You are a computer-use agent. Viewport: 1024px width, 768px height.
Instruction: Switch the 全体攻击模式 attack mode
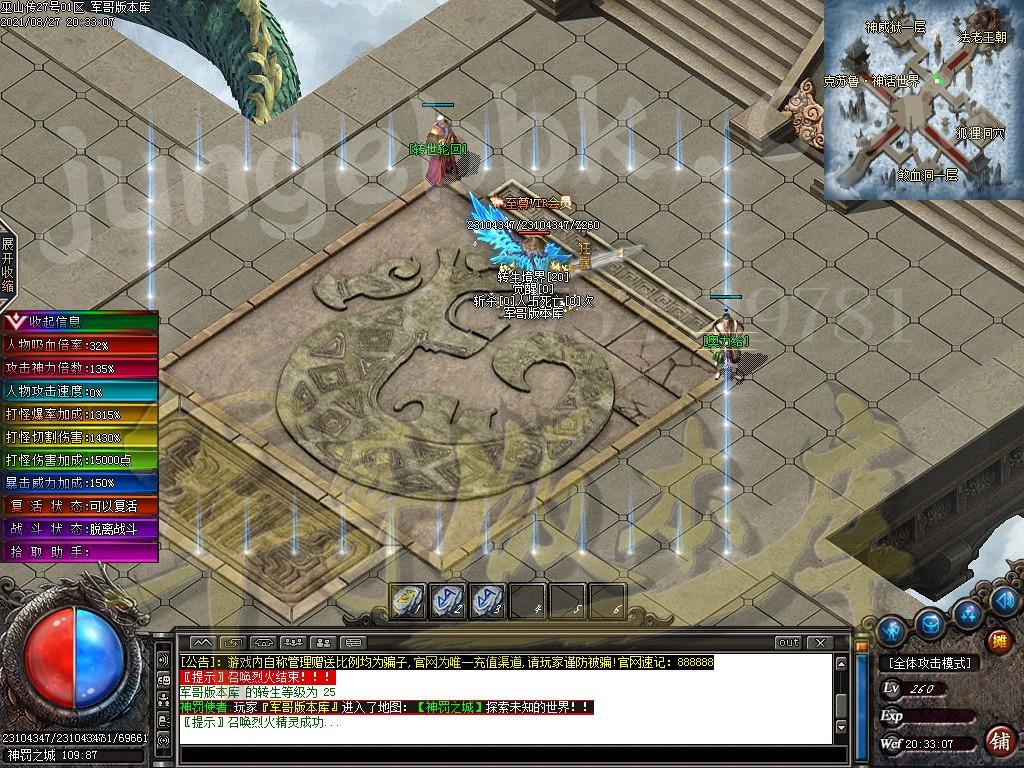928,663
